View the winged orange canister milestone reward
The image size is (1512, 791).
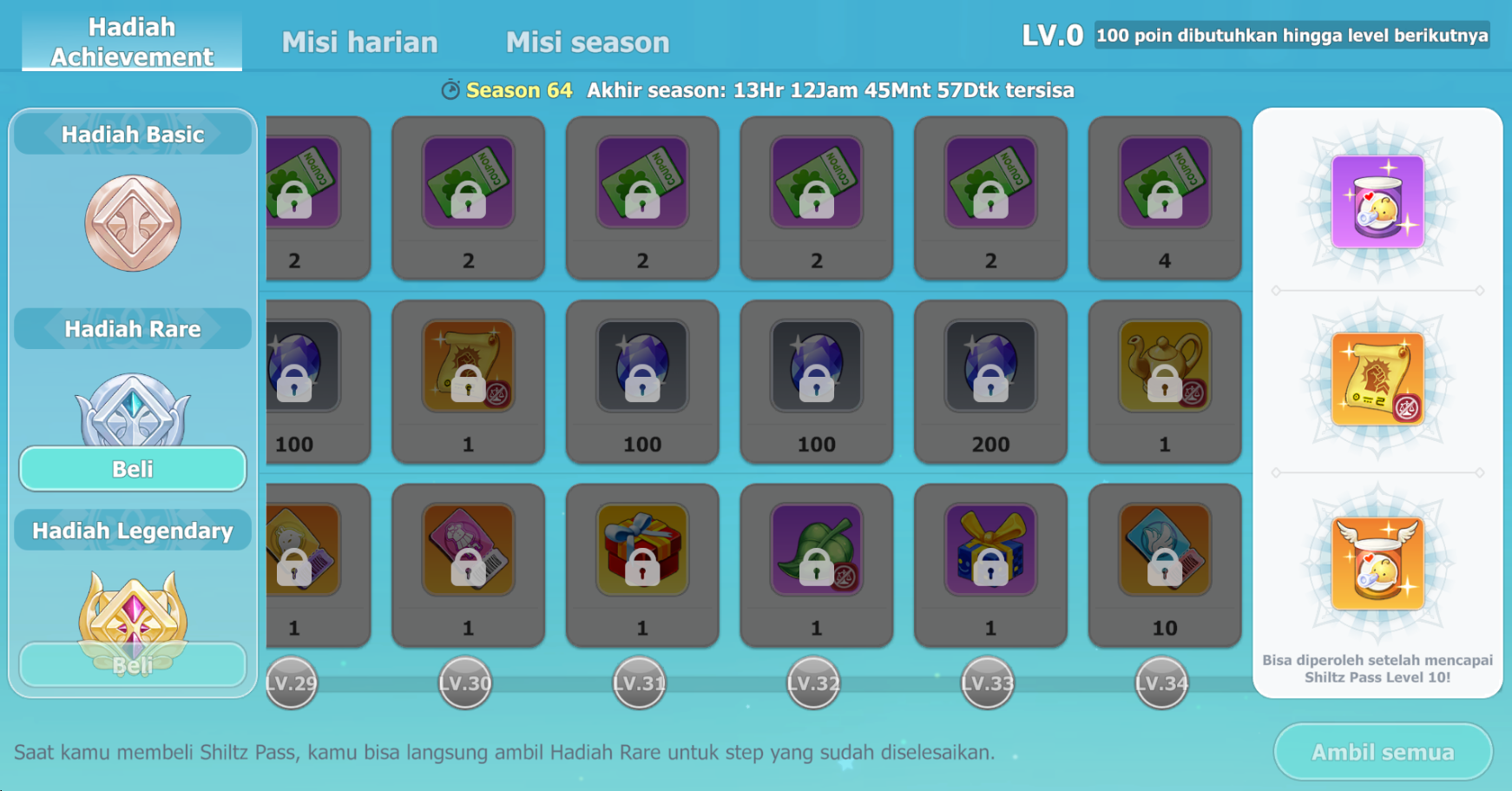point(1377,564)
